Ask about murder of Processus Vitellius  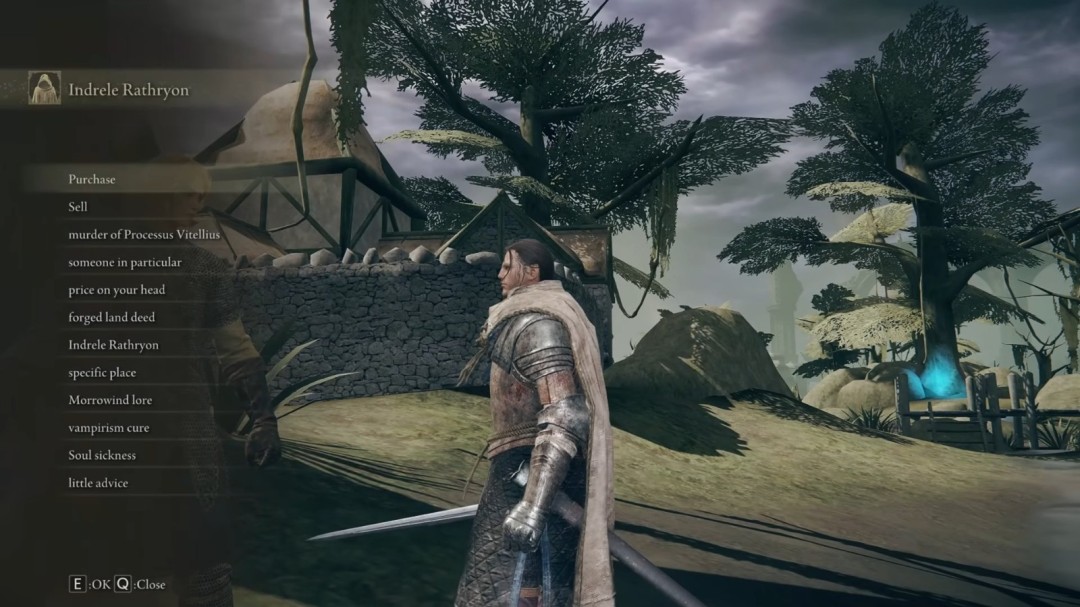(x=144, y=234)
